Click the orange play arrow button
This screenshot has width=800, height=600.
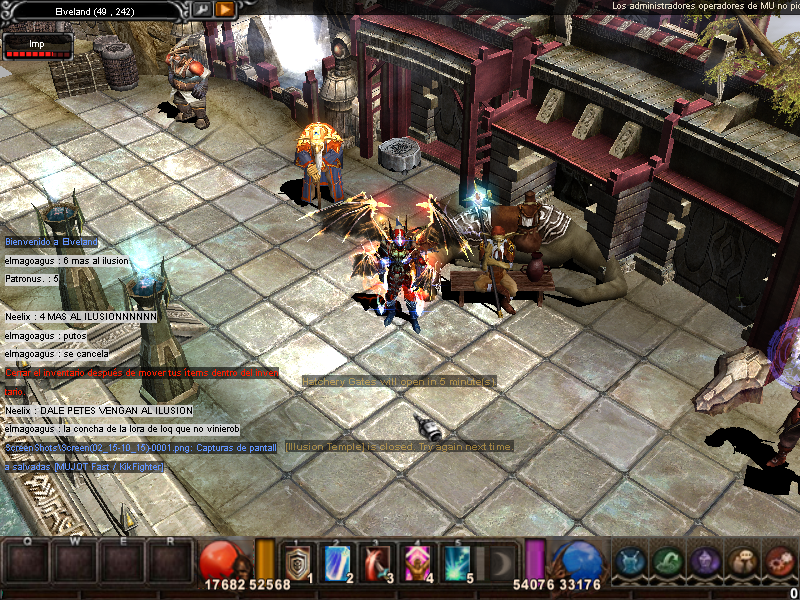click(225, 9)
